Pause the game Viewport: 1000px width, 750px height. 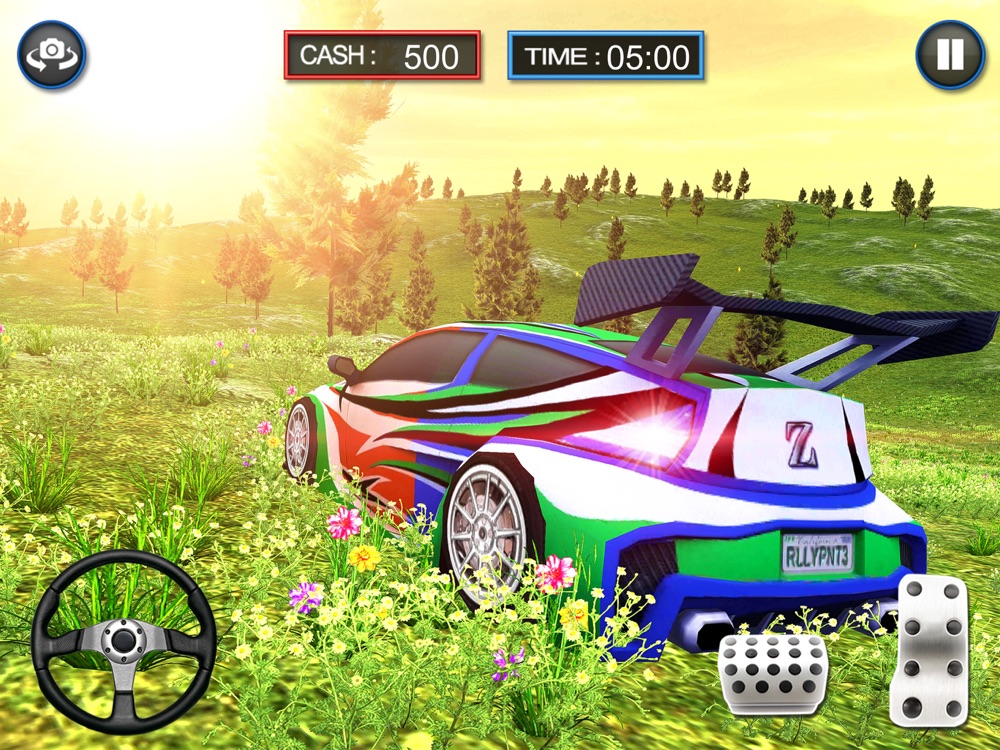point(950,55)
